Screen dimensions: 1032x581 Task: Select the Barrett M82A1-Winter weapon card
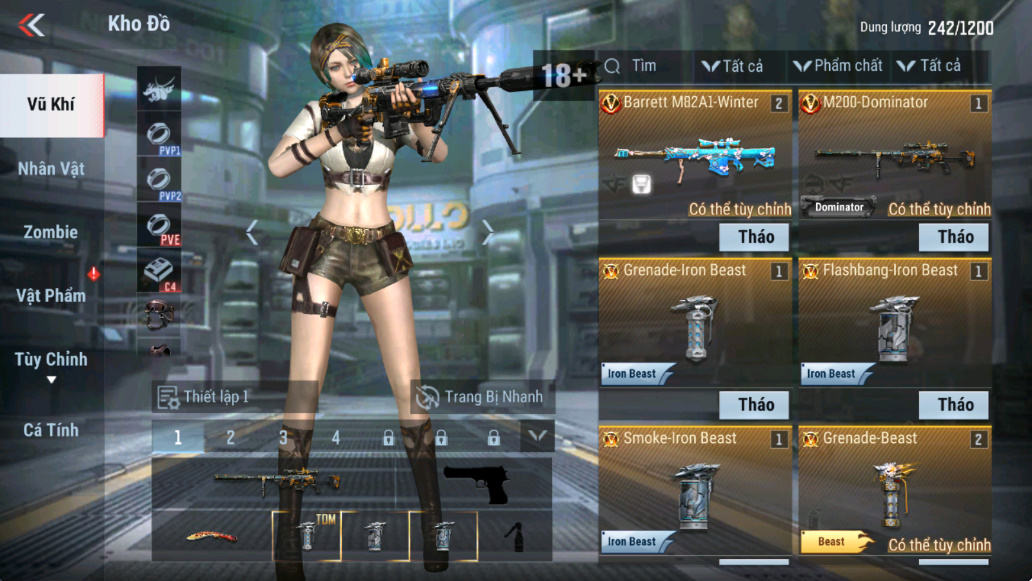pos(695,155)
